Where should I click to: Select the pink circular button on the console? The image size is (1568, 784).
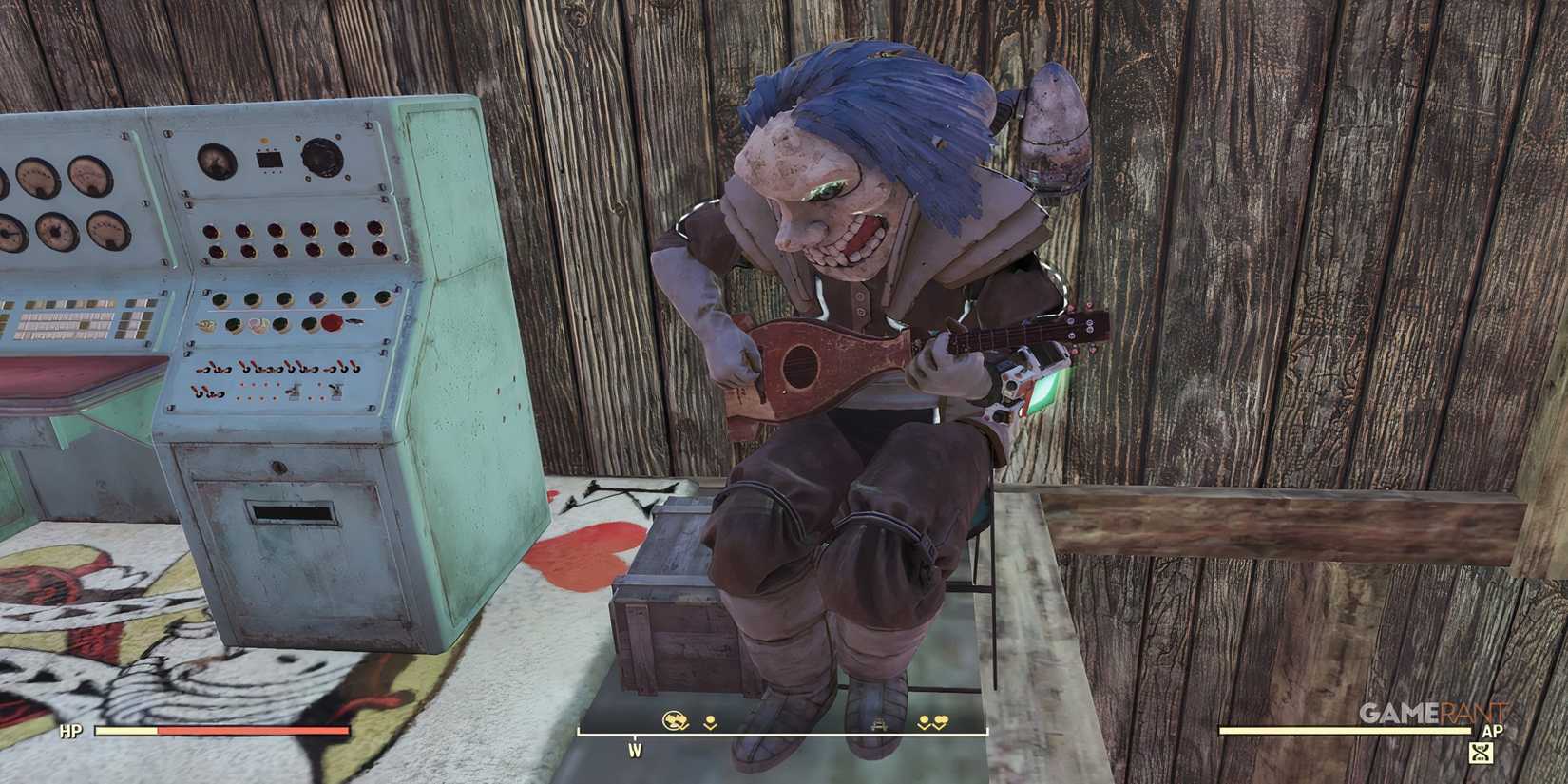(x=258, y=324)
